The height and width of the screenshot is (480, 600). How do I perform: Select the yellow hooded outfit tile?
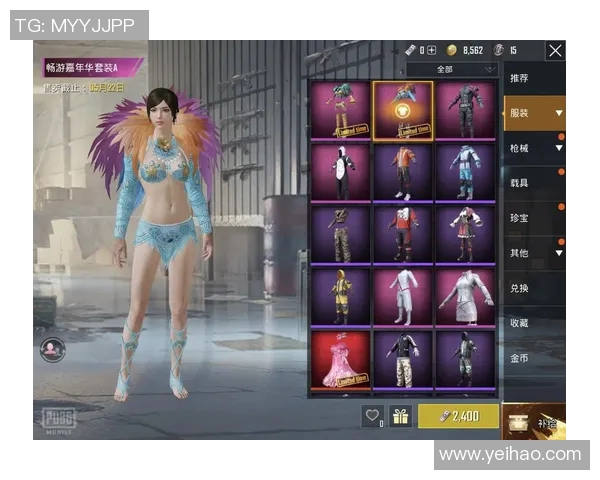tap(340, 297)
